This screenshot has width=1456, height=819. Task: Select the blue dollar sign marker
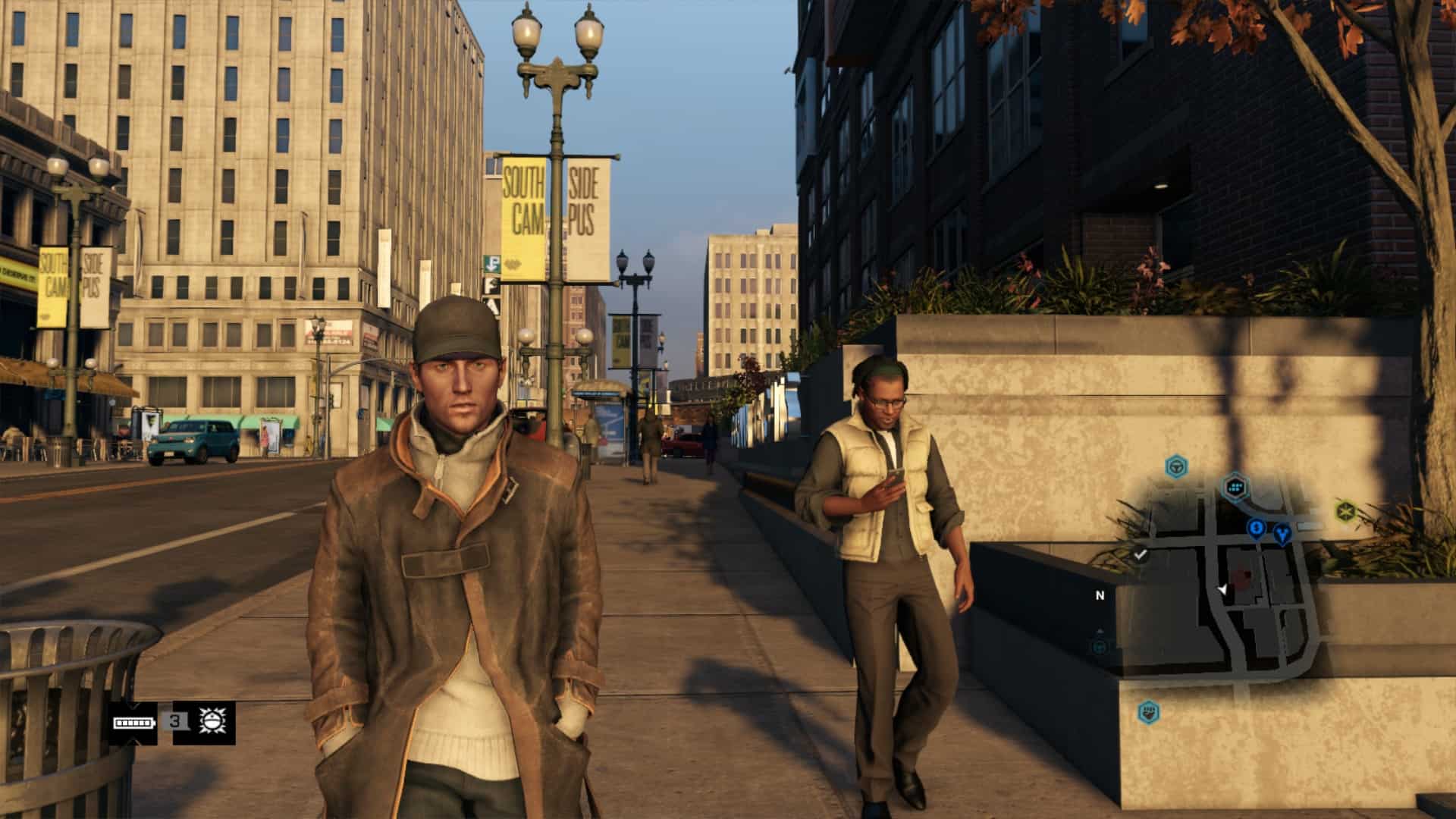[1257, 528]
